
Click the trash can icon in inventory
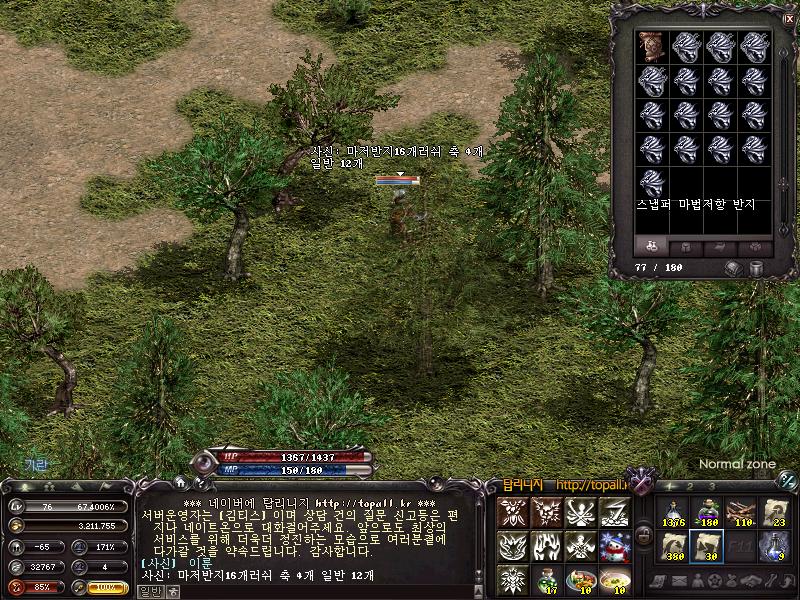point(757,268)
